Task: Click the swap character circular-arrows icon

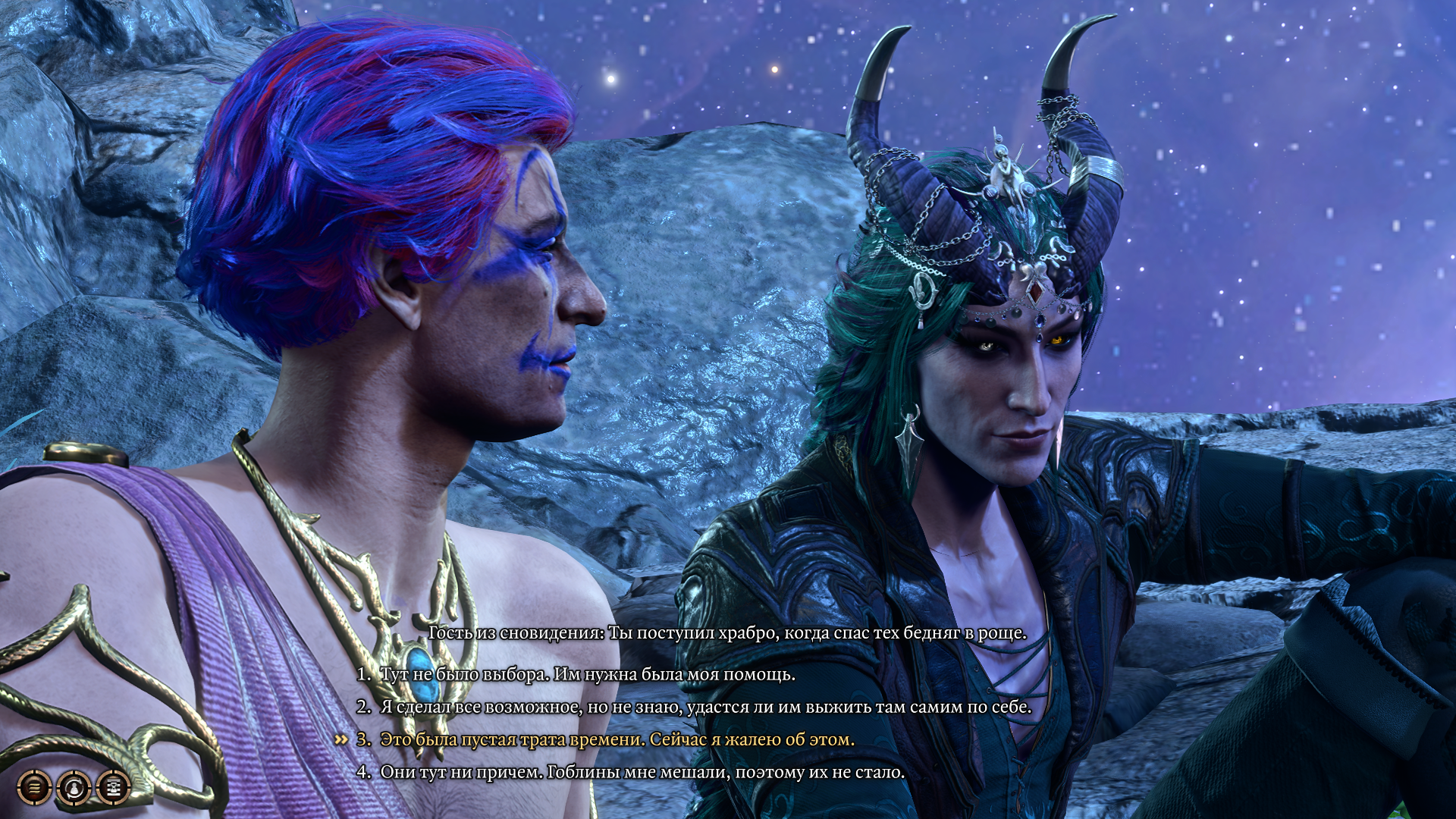Action: (x=74, y=788)
